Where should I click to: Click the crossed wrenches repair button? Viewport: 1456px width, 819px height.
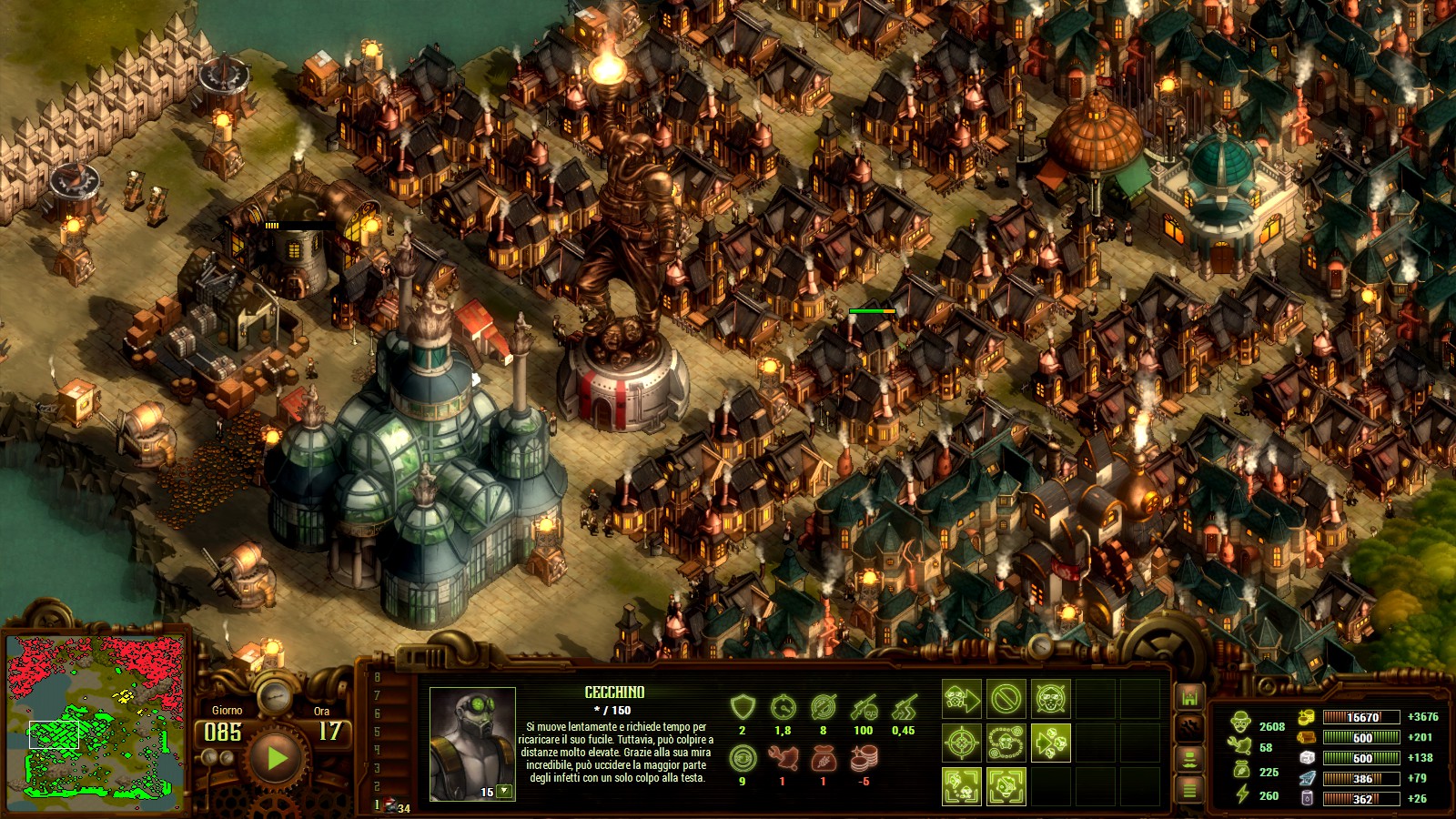click(x=1188, y=727)
